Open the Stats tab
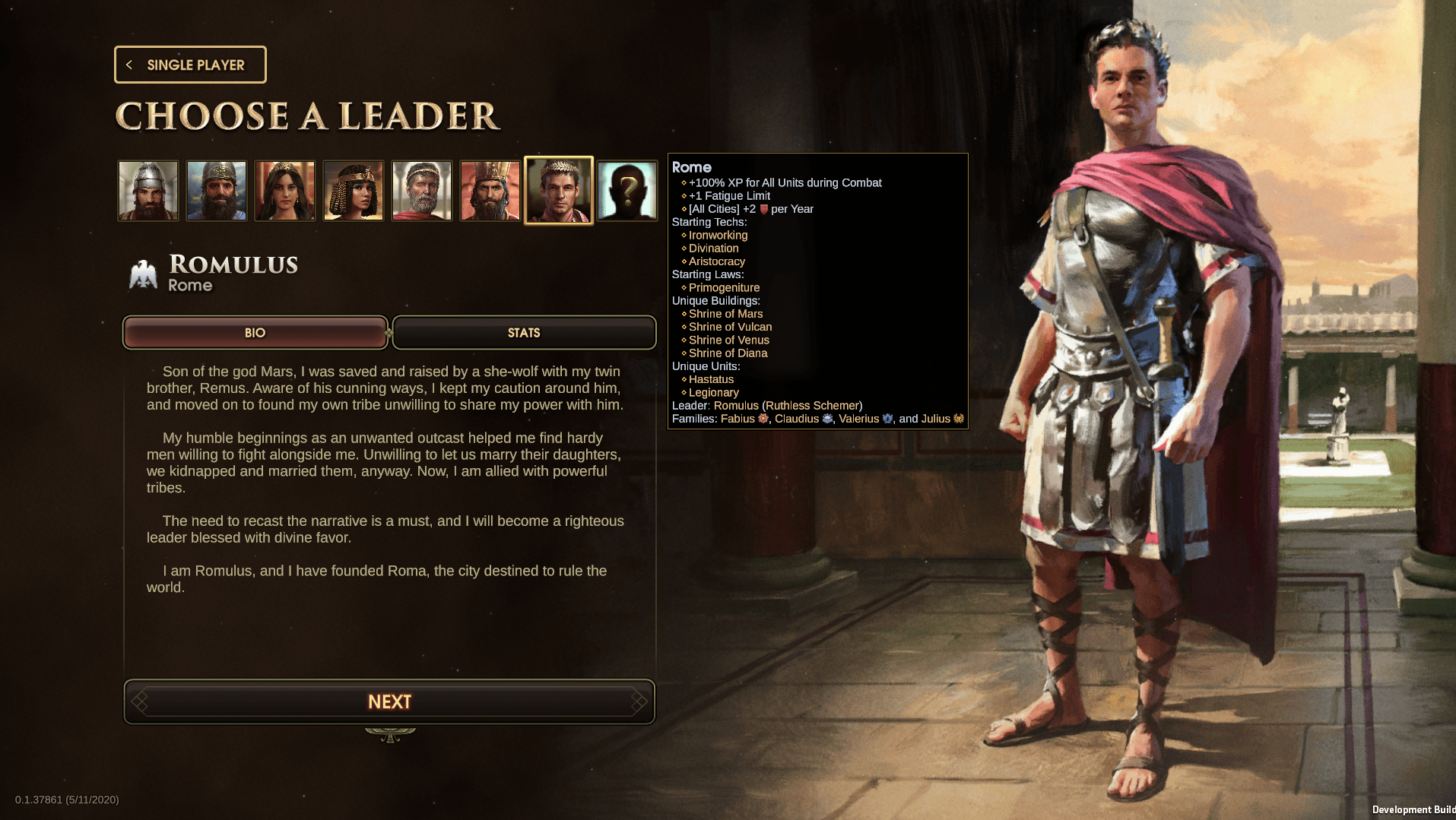Screen dimensions: 1456x820 point(524,333)
